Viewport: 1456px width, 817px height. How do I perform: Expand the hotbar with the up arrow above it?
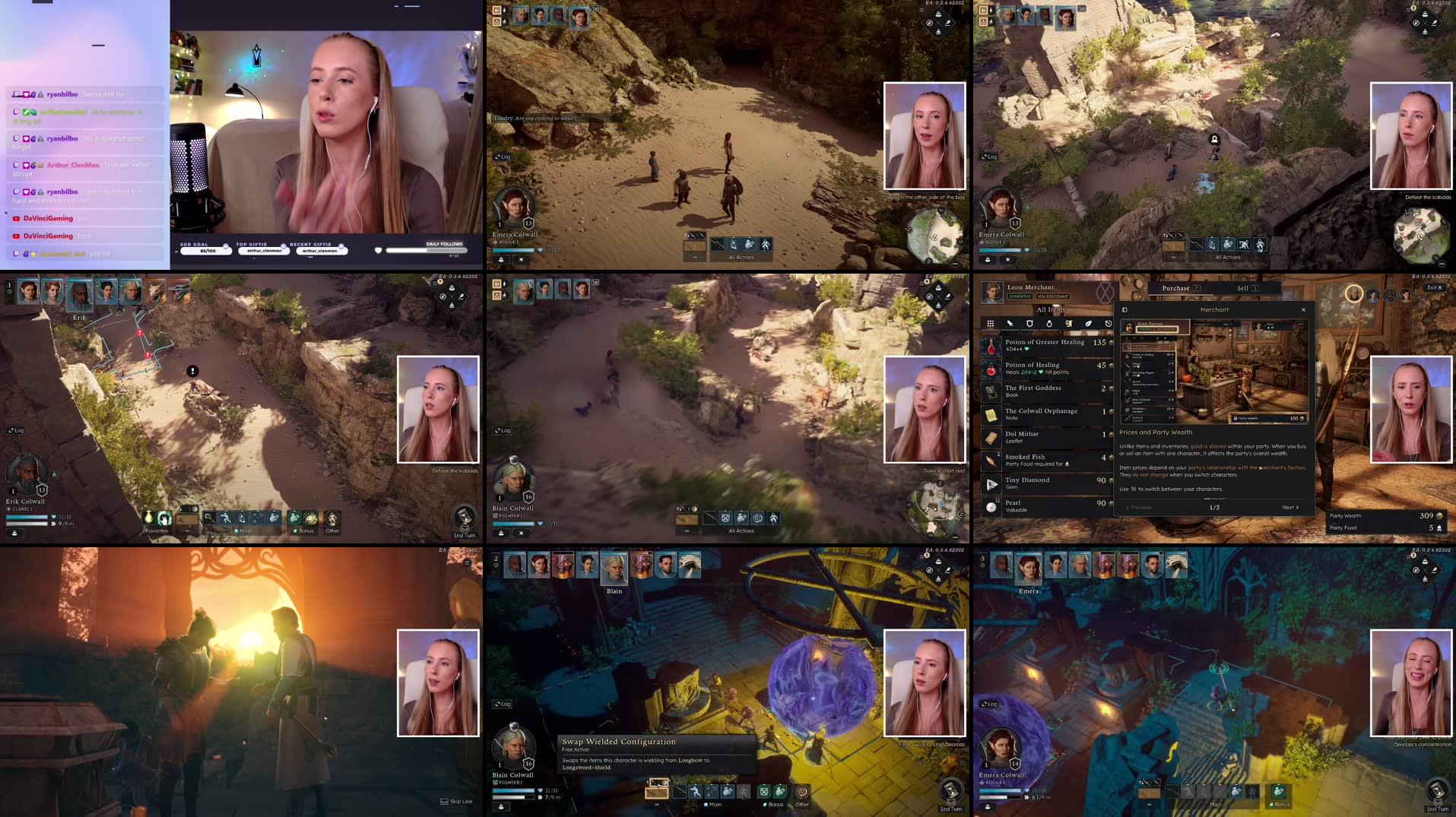(647, 781)
